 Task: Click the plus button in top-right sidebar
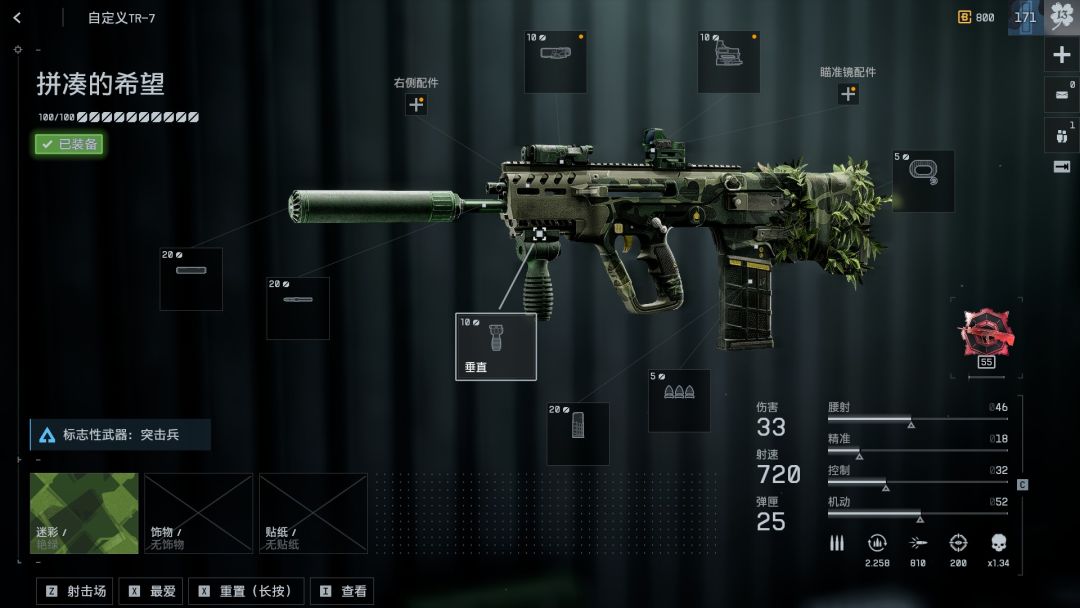click(x=1062, y=55)
